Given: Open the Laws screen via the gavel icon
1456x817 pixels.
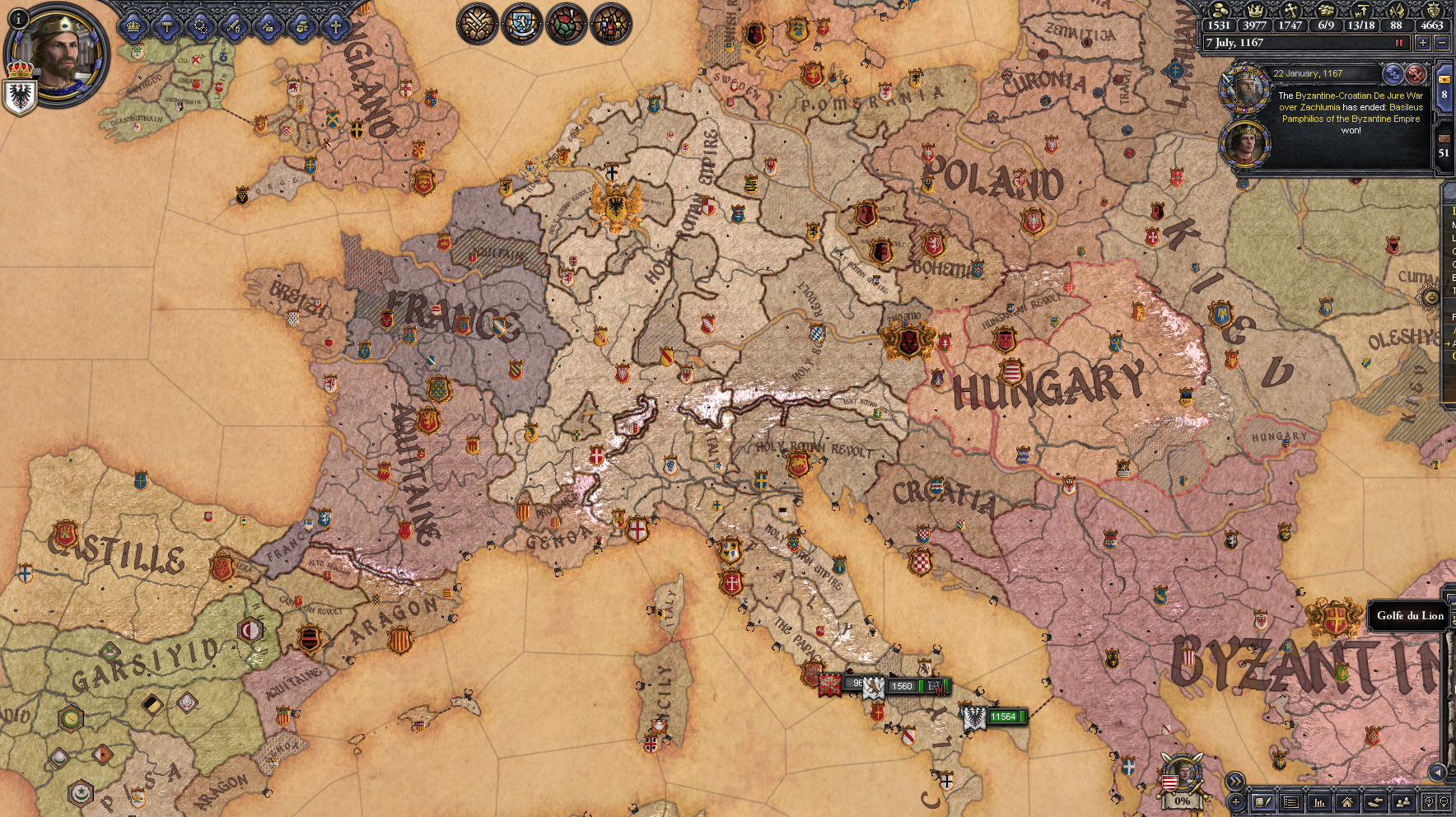Looking at the screenshot, I should point(167,27).
